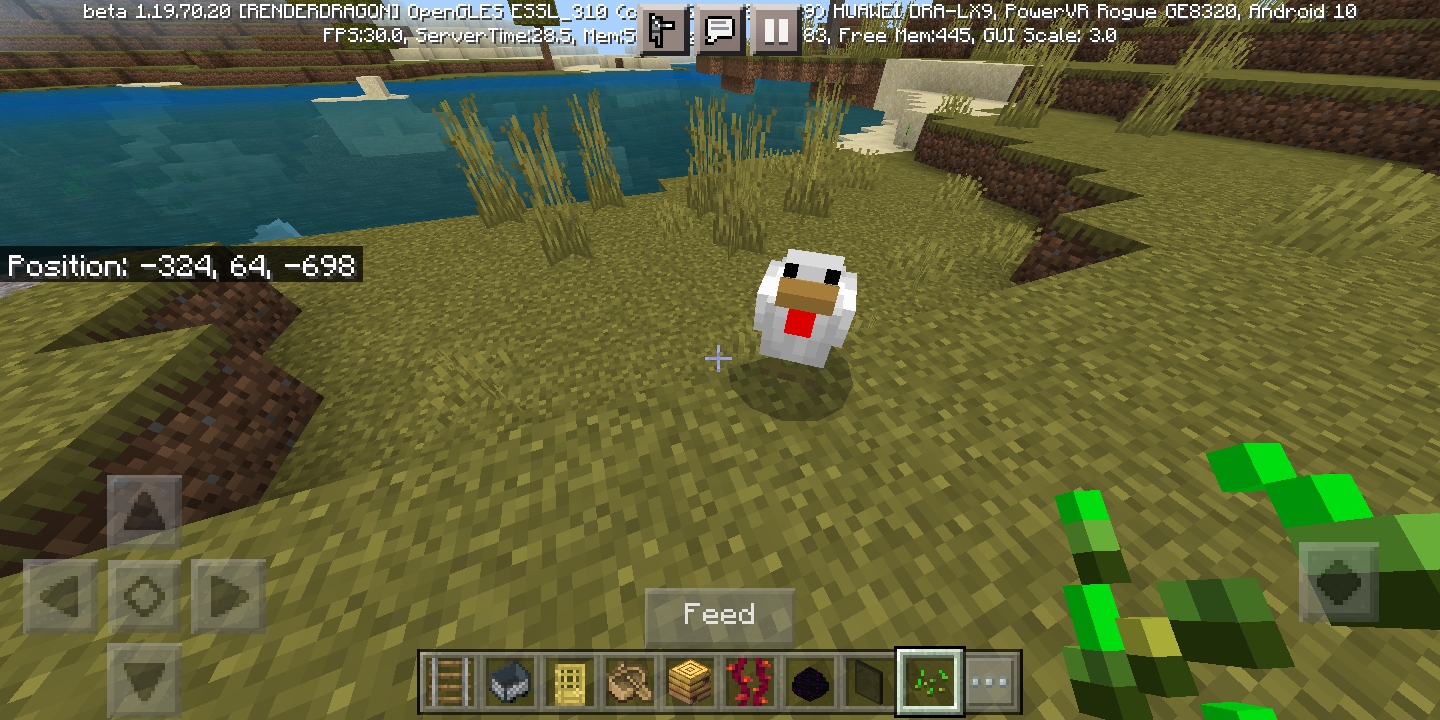
Task: Tap the strafe left arrow
Action: pos(61,597)
